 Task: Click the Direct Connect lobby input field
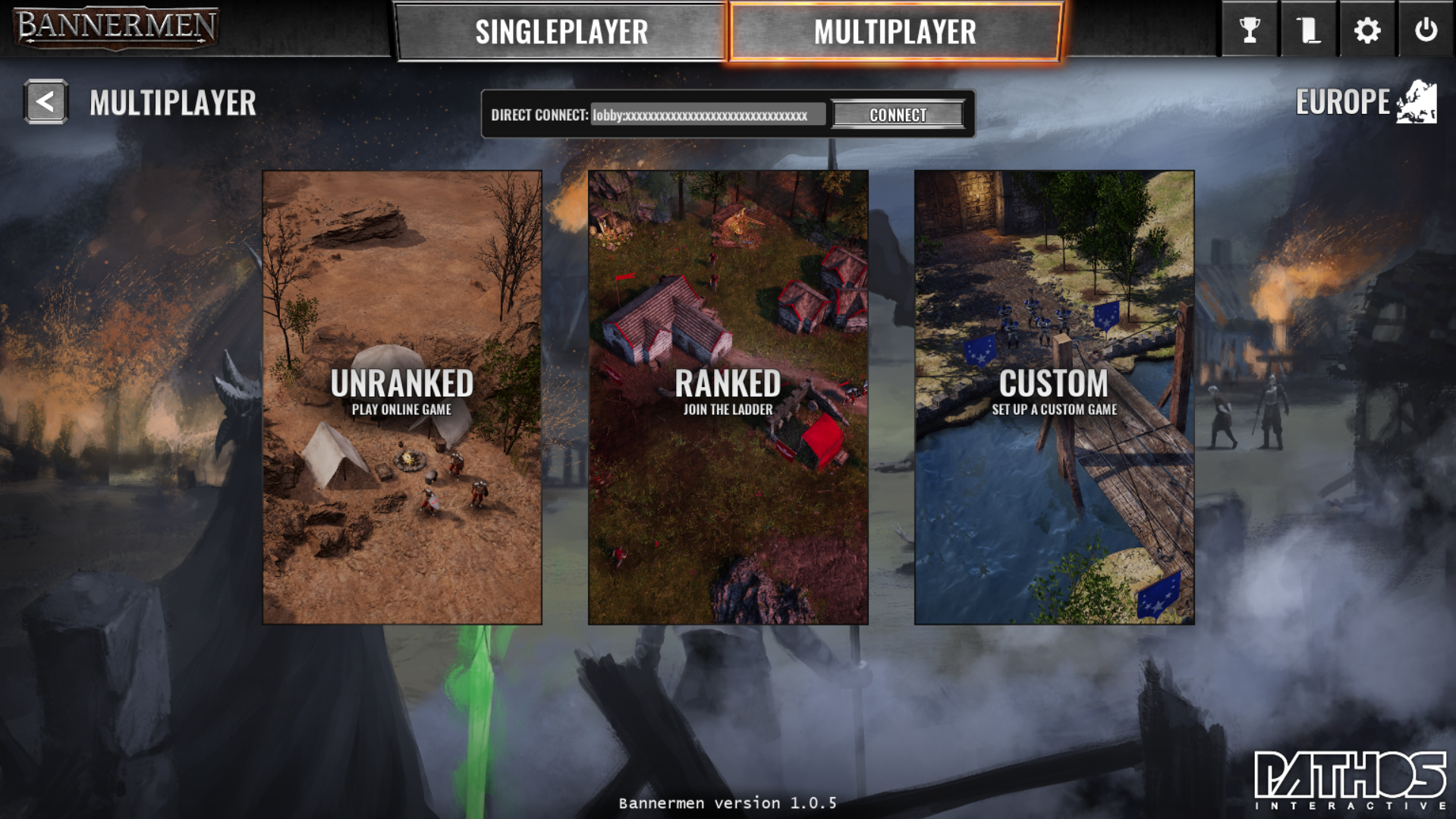point(707,115)
